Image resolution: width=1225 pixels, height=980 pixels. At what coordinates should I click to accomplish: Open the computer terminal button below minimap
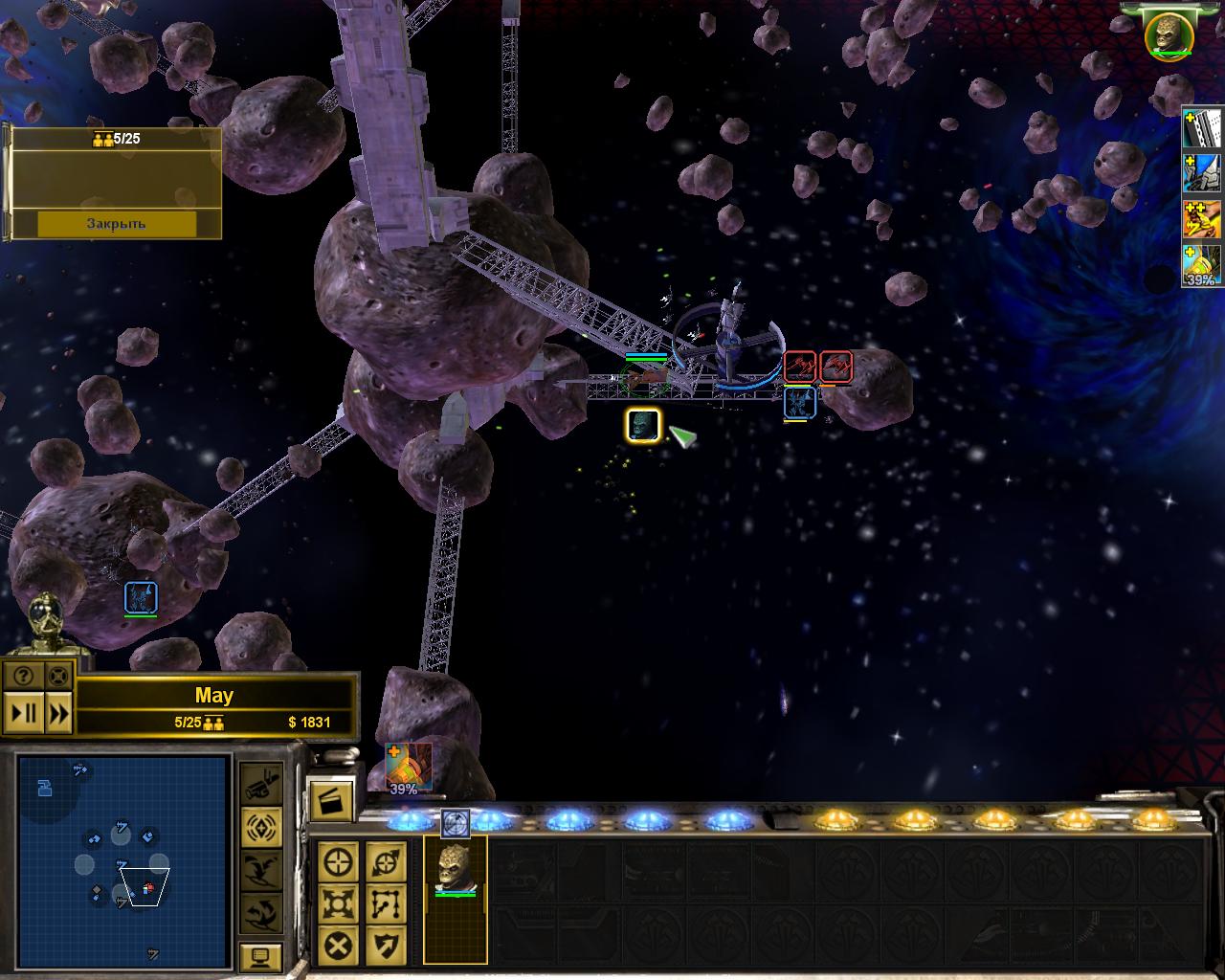260,956
